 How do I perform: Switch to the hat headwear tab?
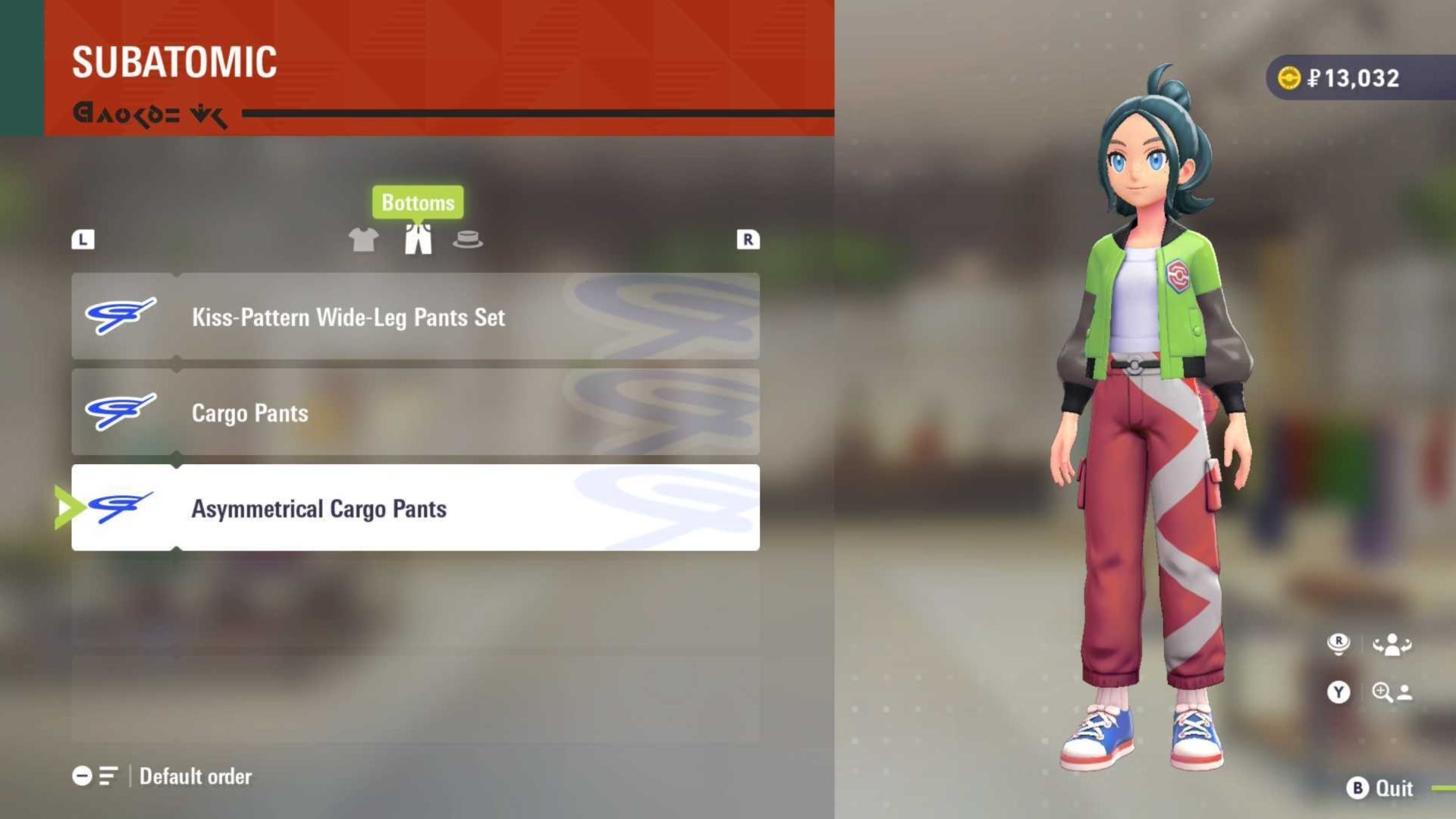467,240
